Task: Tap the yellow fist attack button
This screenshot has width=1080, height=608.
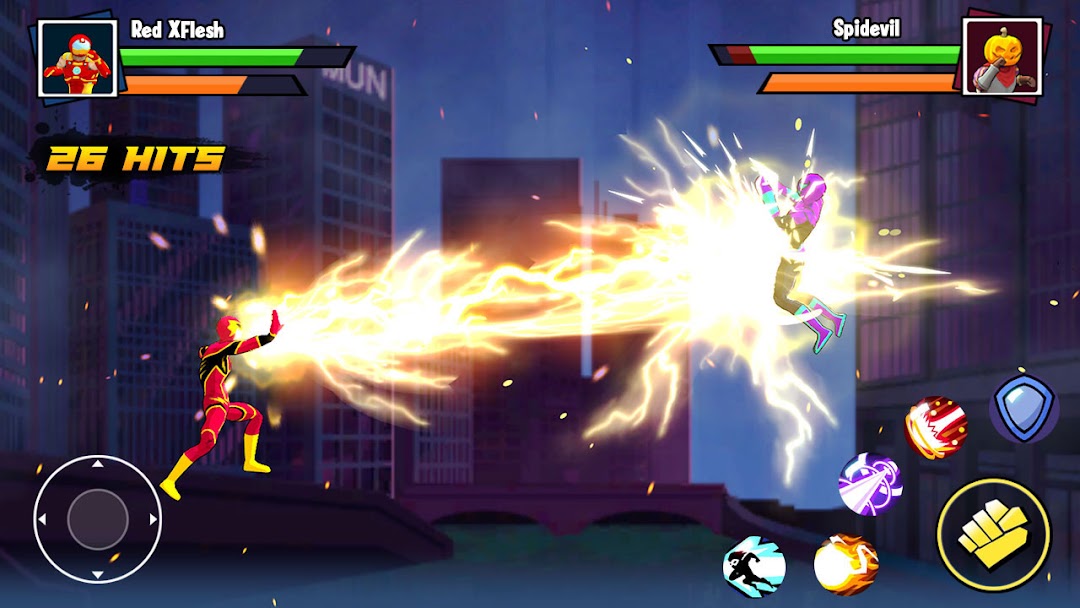Action: click(993, 535)
